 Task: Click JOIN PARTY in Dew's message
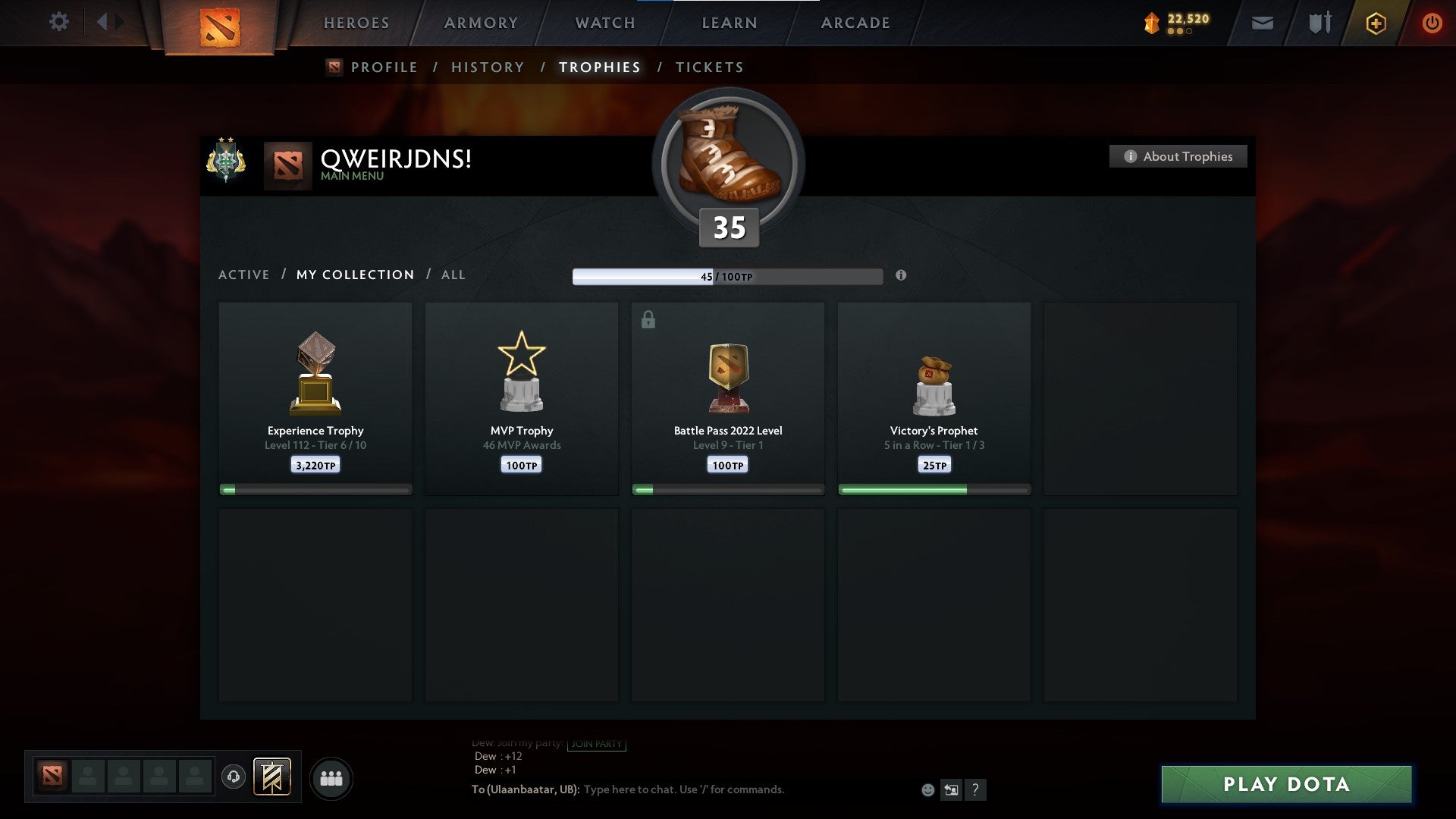596,745
